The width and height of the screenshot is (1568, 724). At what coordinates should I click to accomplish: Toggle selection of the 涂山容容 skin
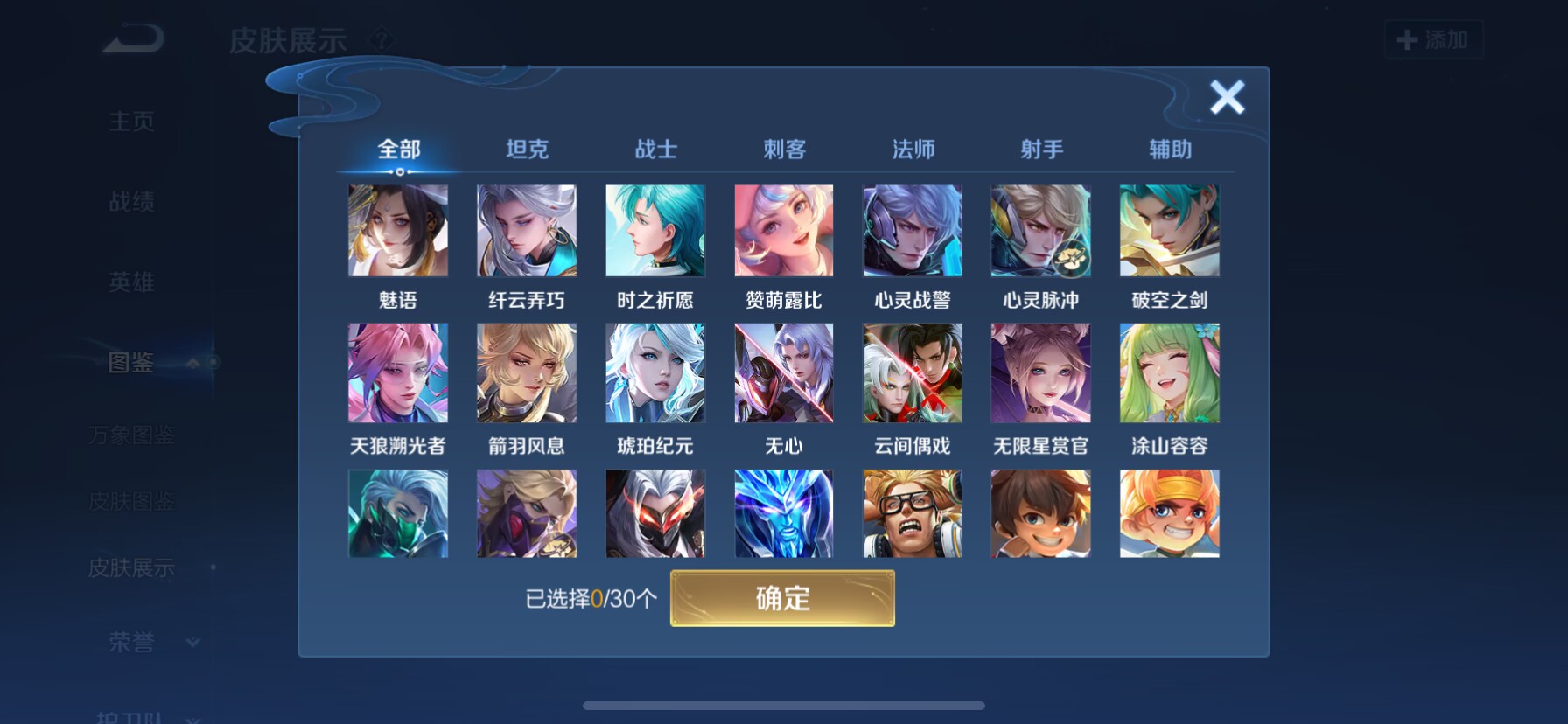[1169, 373]
